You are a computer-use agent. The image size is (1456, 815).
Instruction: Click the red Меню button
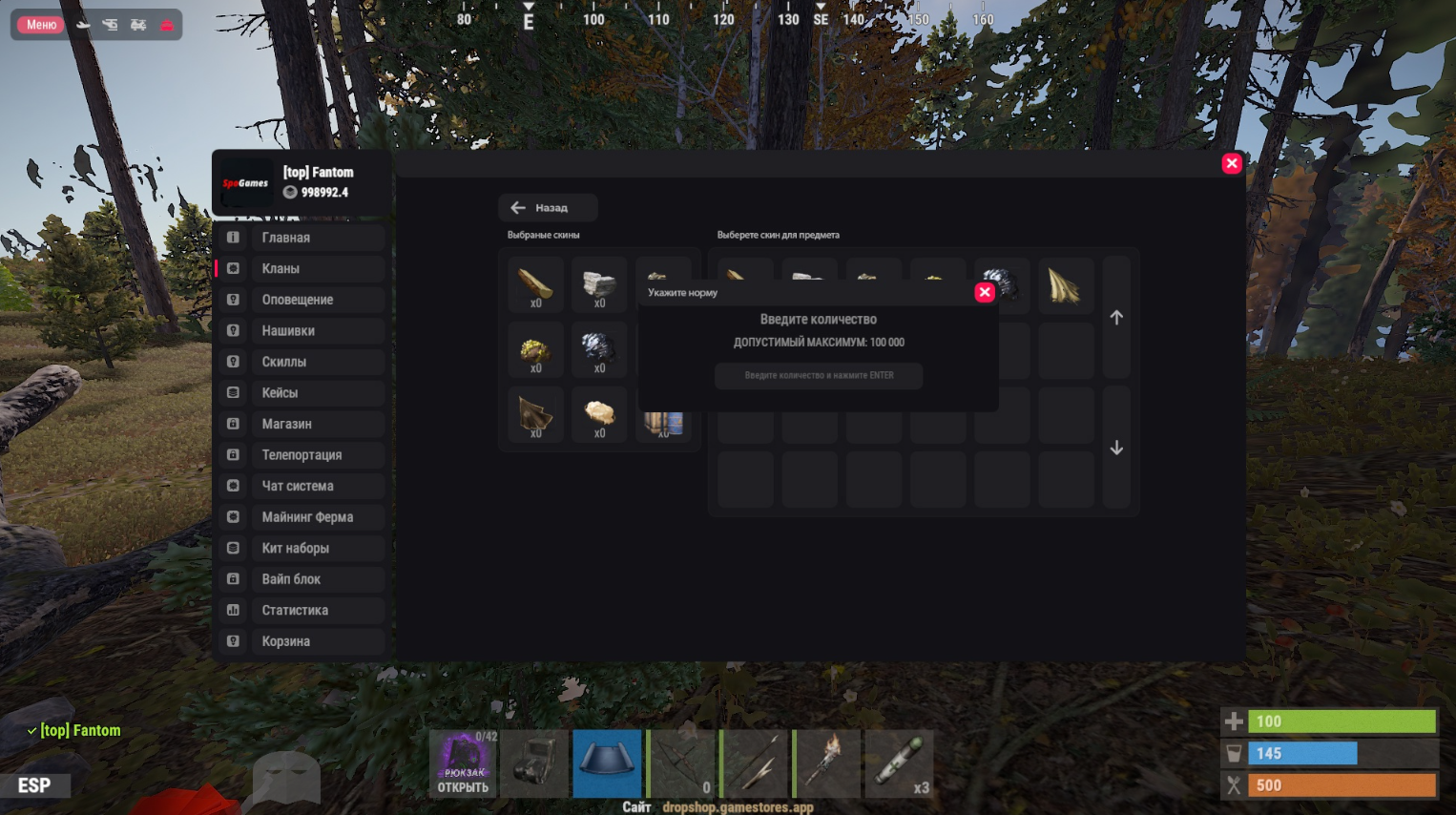click(41, 25)
